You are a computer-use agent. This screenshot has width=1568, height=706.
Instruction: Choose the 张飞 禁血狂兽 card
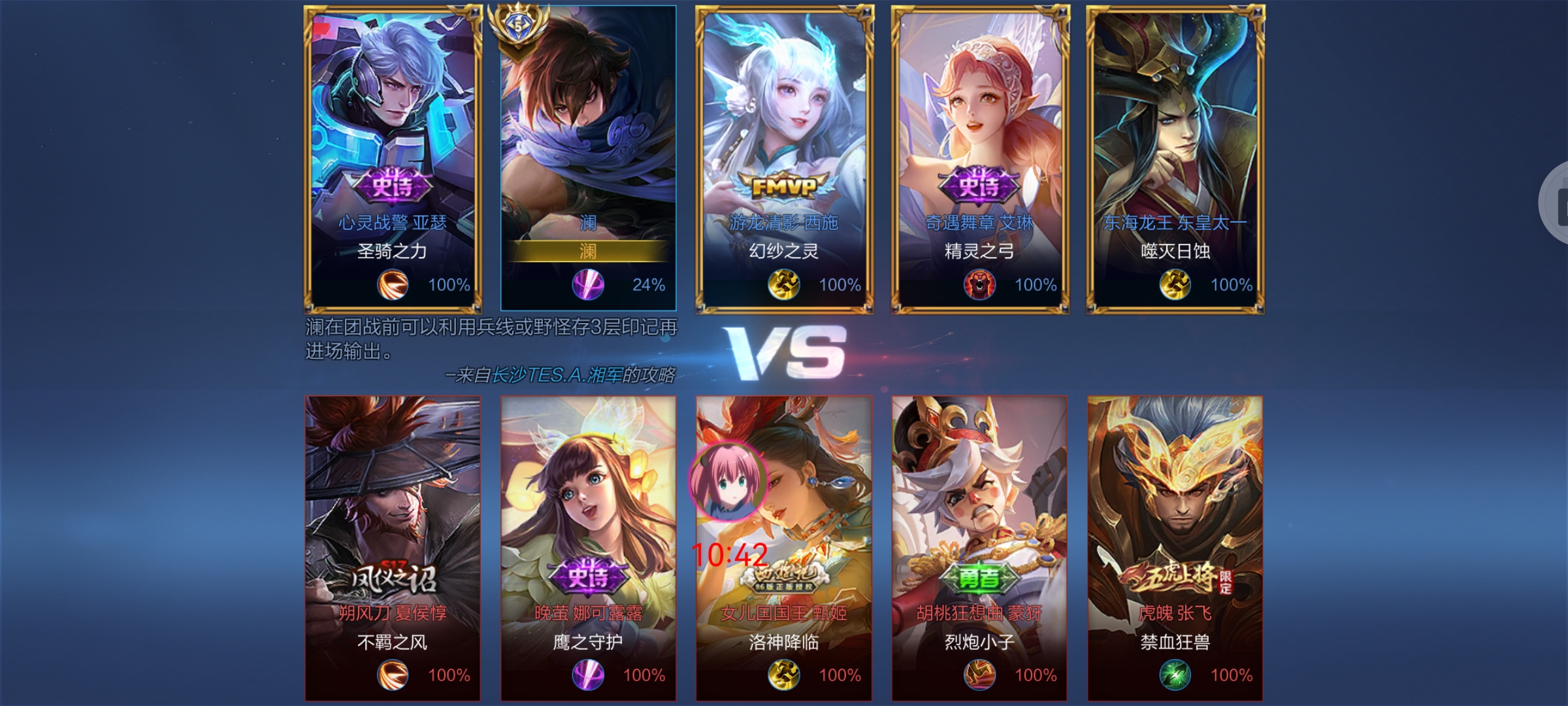tap(1175, 548)
